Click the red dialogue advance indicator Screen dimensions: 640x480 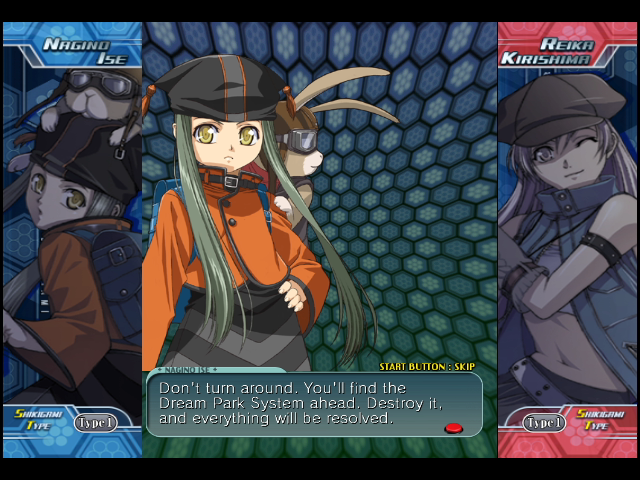453,428
